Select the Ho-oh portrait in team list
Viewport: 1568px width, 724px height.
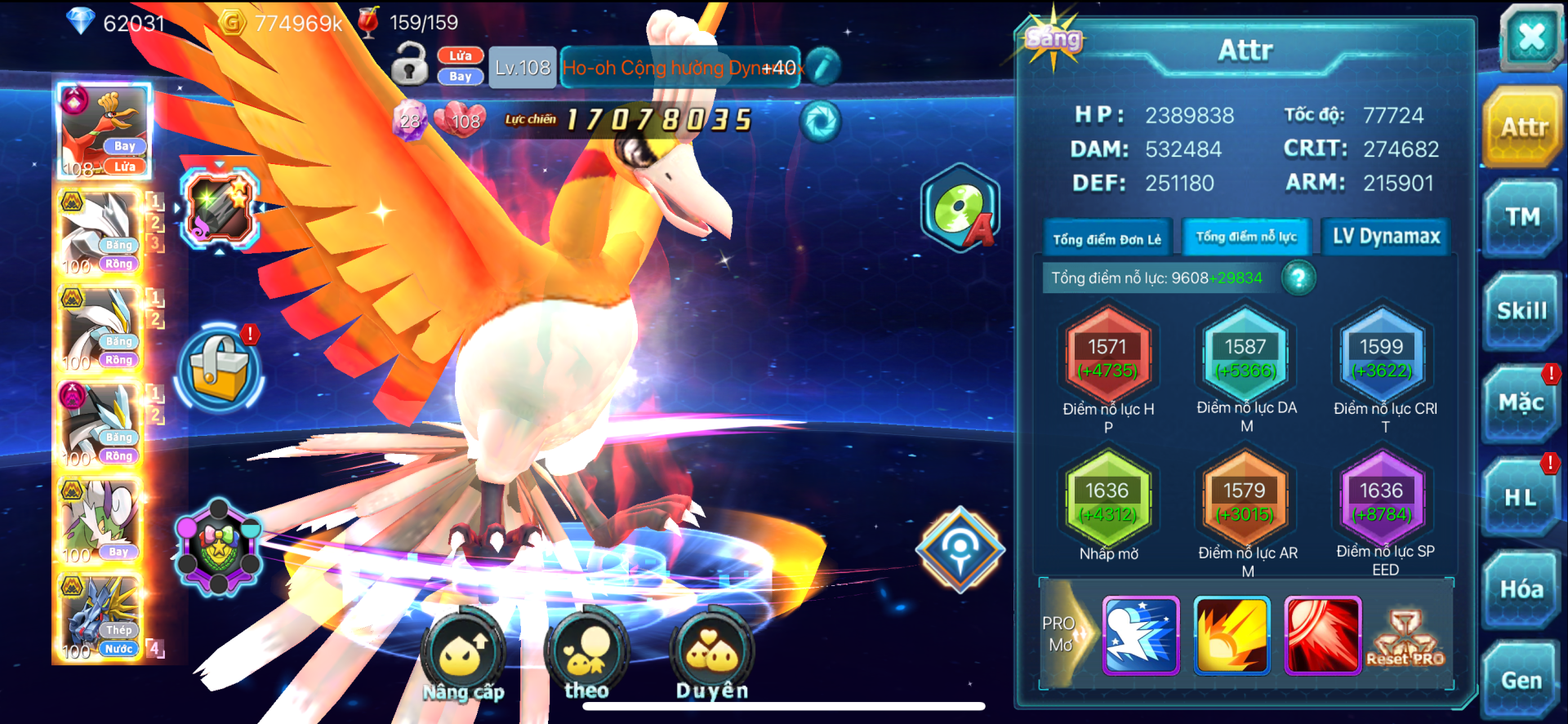click(103, 131)
